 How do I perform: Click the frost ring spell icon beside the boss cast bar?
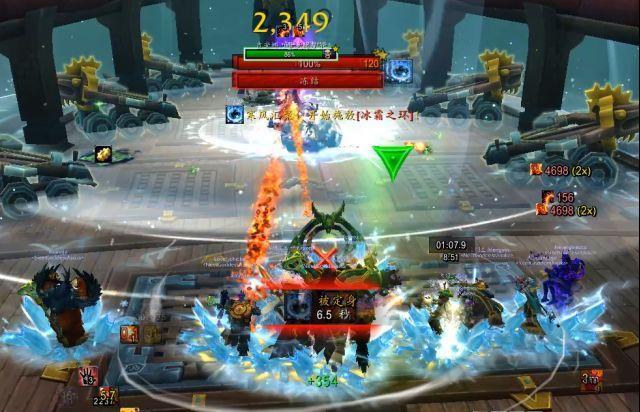[x=399, y=69]
